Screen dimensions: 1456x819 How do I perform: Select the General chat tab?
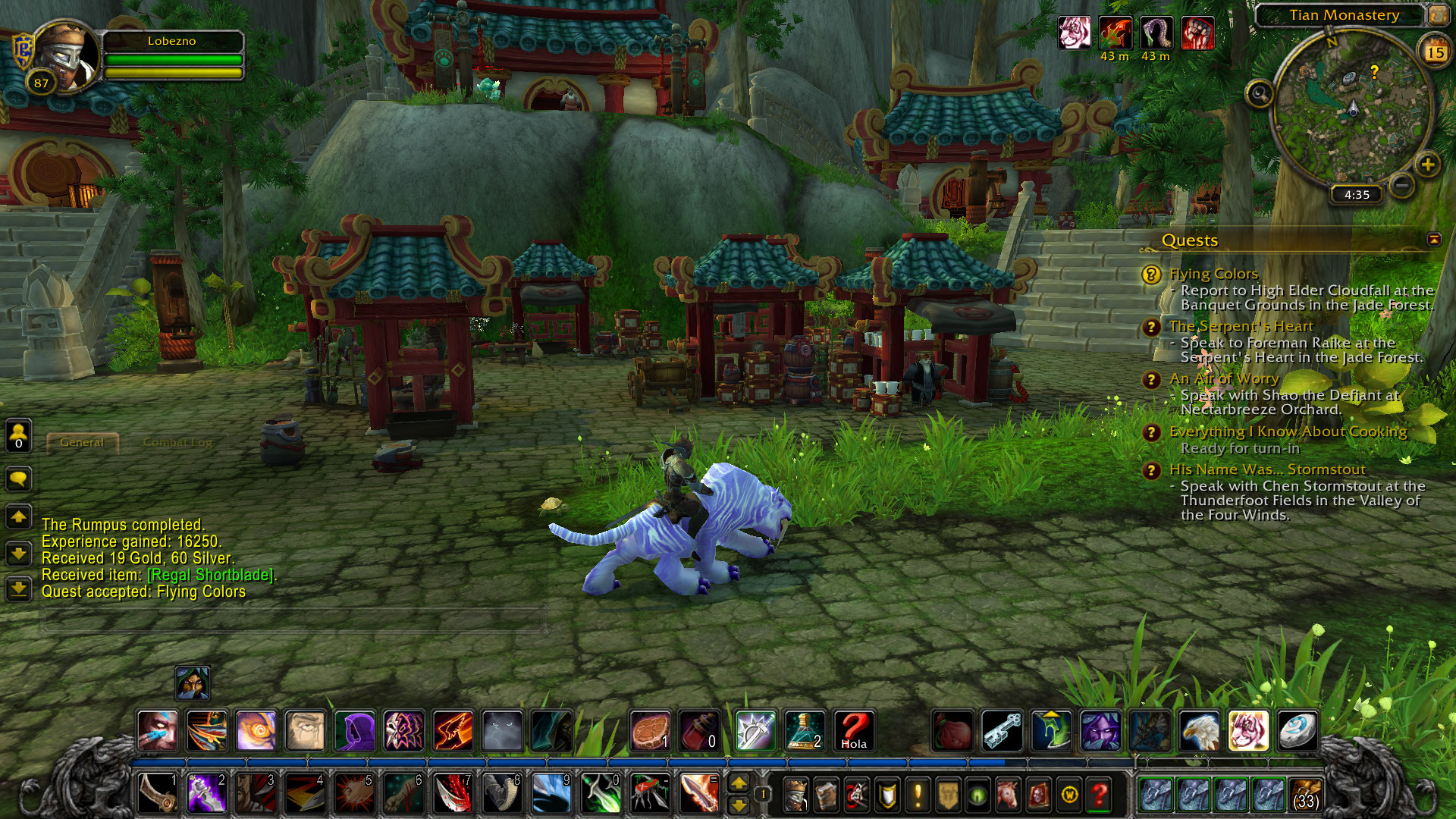(x=82, y=442)
